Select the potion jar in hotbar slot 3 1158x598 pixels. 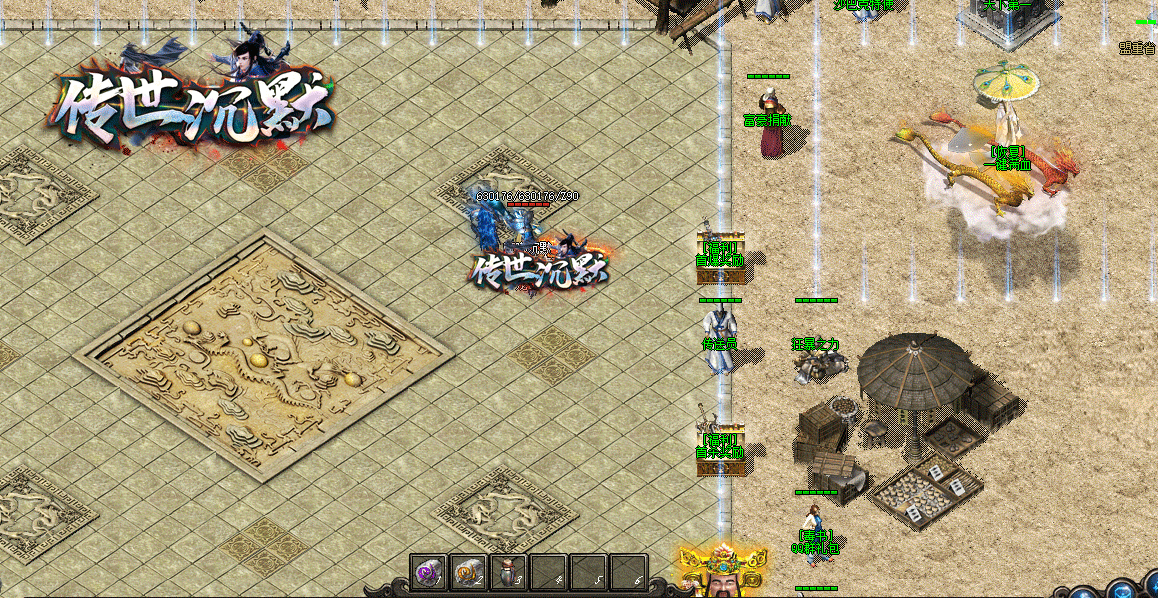click(508, 573)
